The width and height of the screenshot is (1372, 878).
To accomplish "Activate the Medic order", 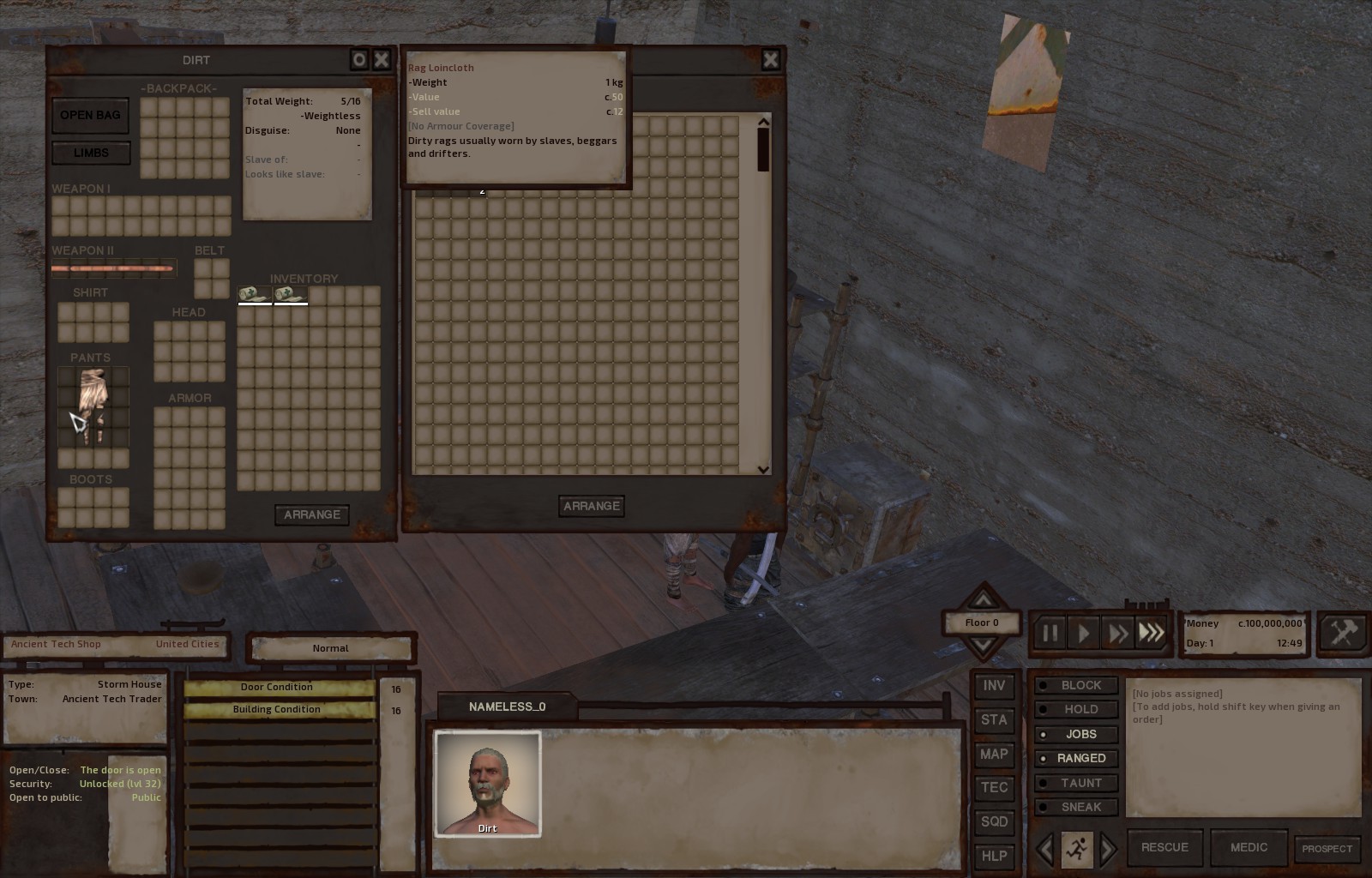I will pos(1249,847).
